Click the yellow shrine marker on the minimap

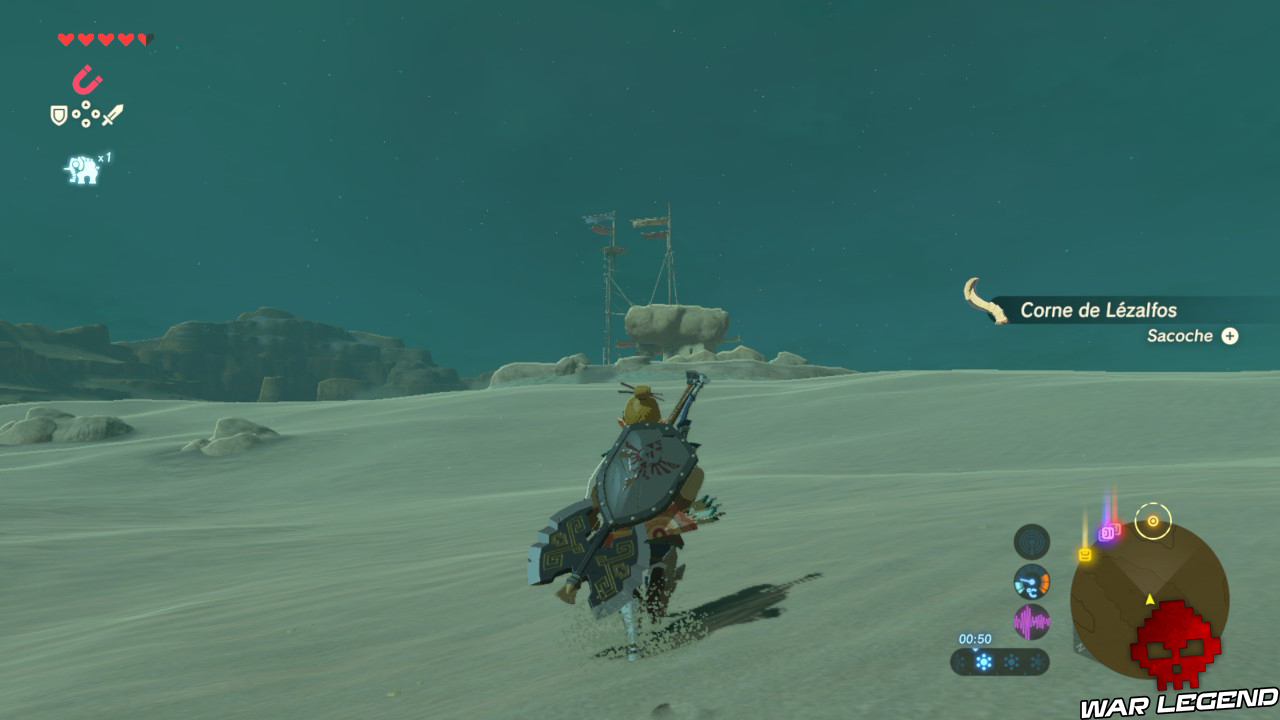1084,554
